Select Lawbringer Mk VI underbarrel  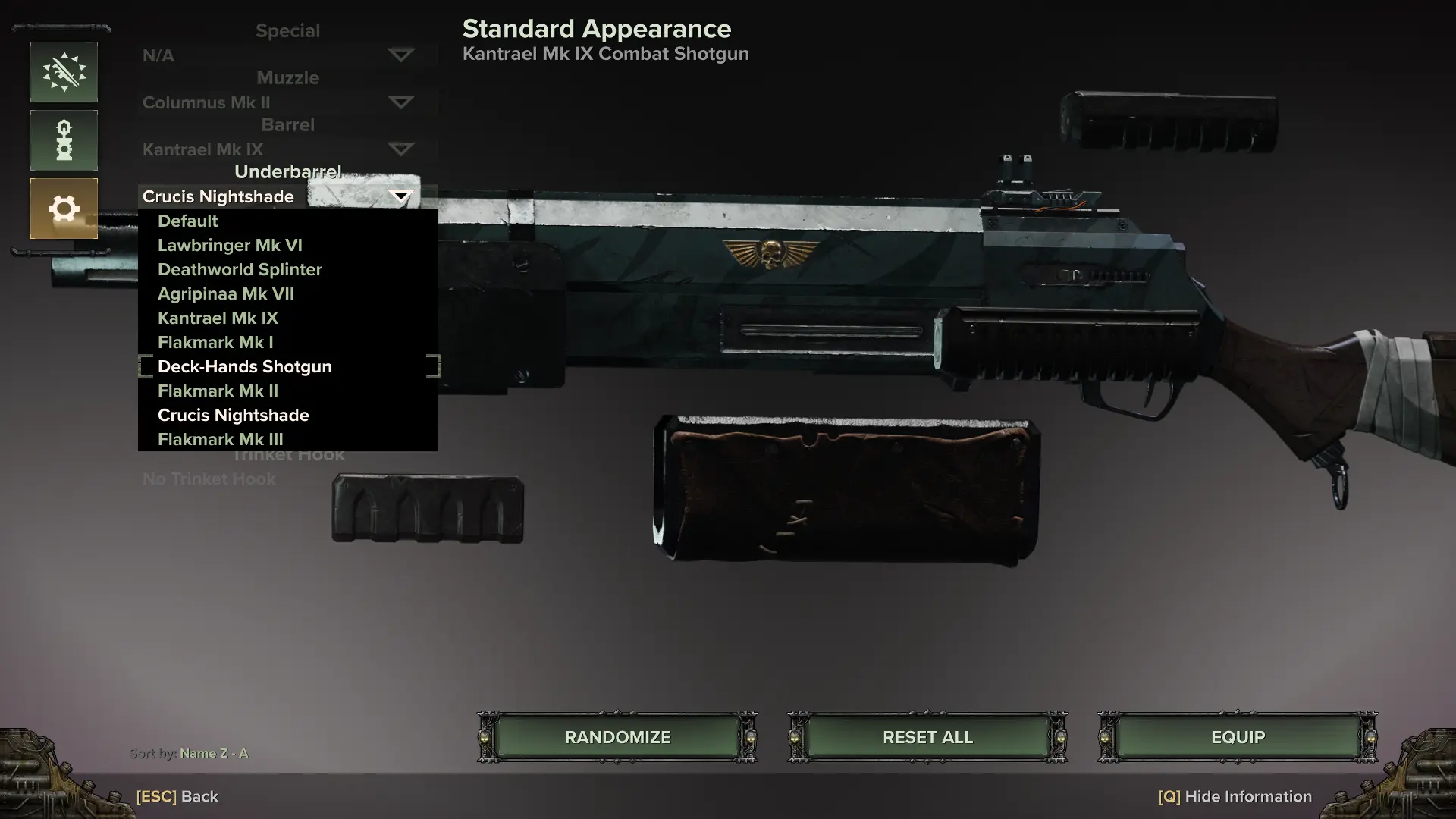tap(230, 246)
